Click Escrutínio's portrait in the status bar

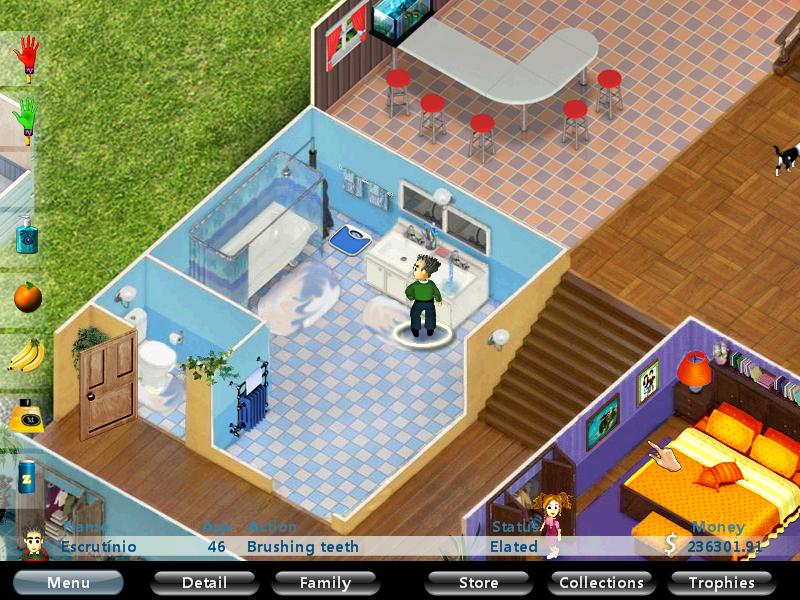35,542
